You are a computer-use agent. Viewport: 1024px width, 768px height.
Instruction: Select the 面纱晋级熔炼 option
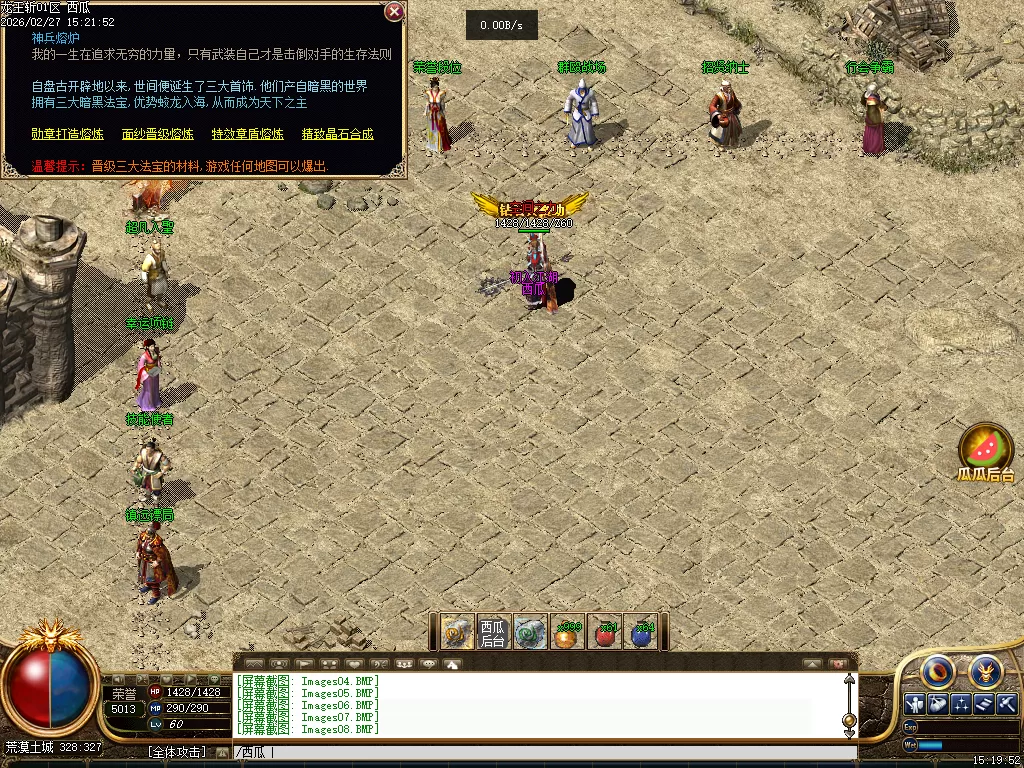157,134
